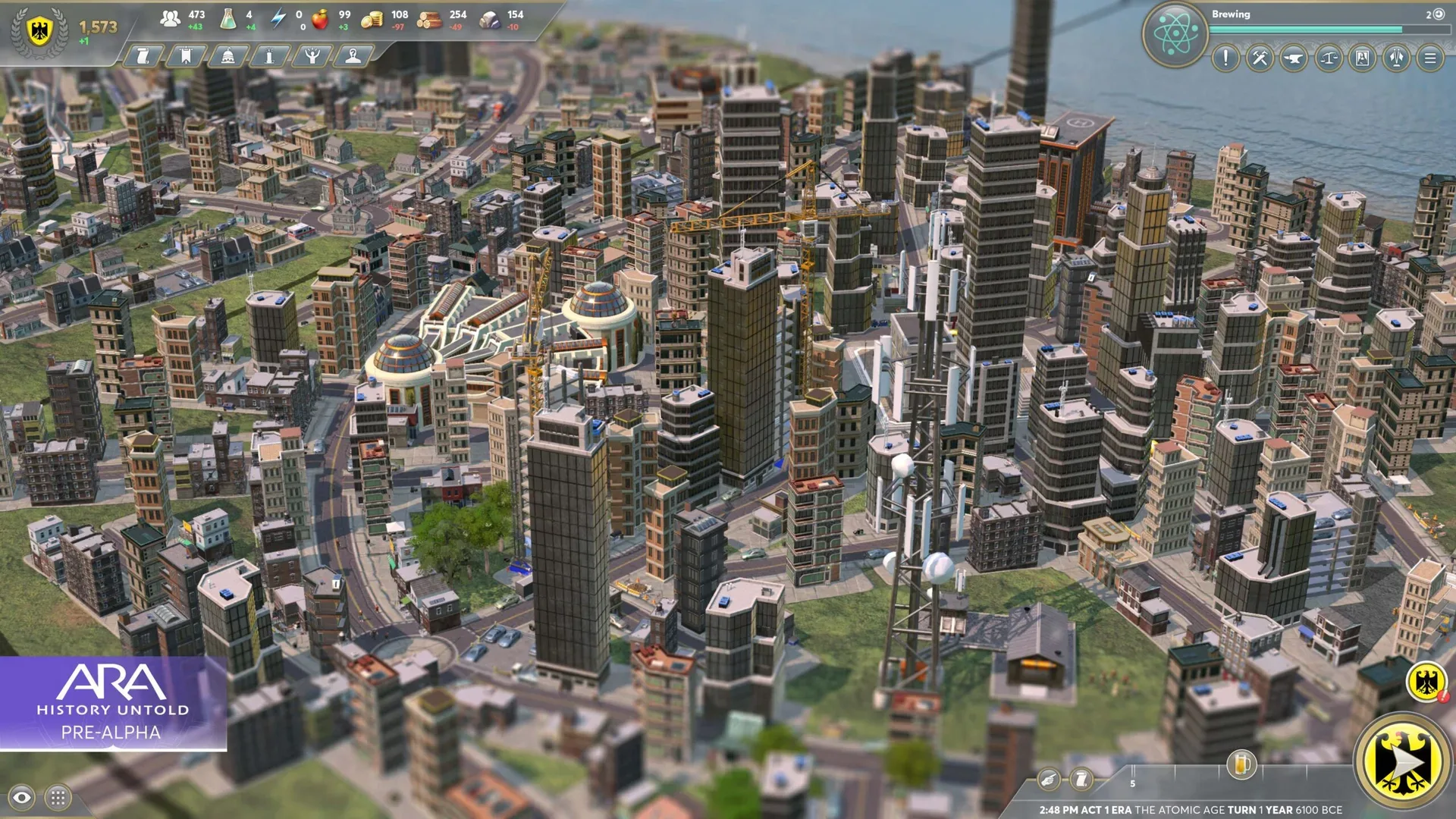Click the pointing hand icon near the timeline
The image size is (1456, 819).
1049,778
